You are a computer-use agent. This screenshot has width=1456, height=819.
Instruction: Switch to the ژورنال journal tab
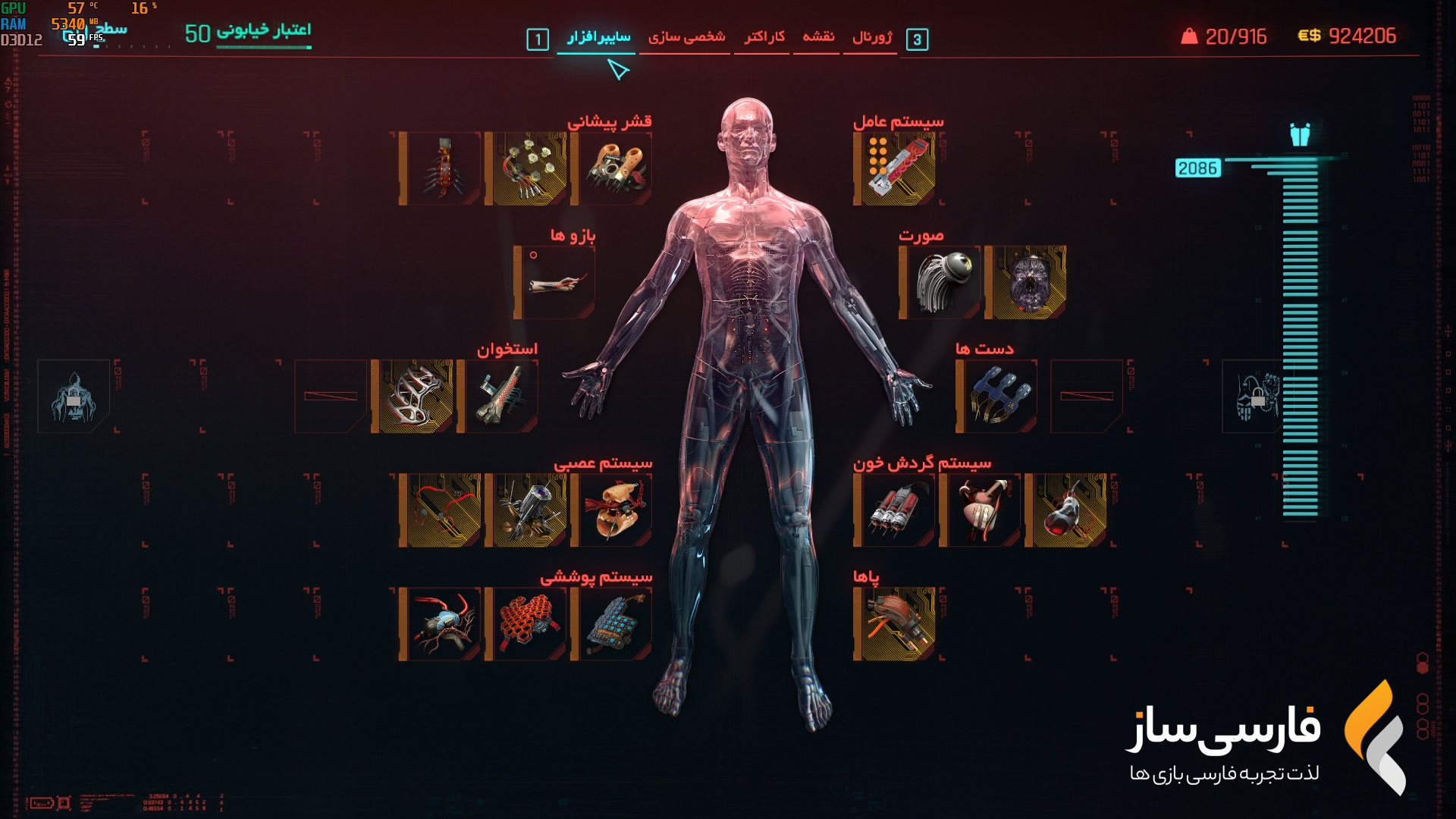872,37
